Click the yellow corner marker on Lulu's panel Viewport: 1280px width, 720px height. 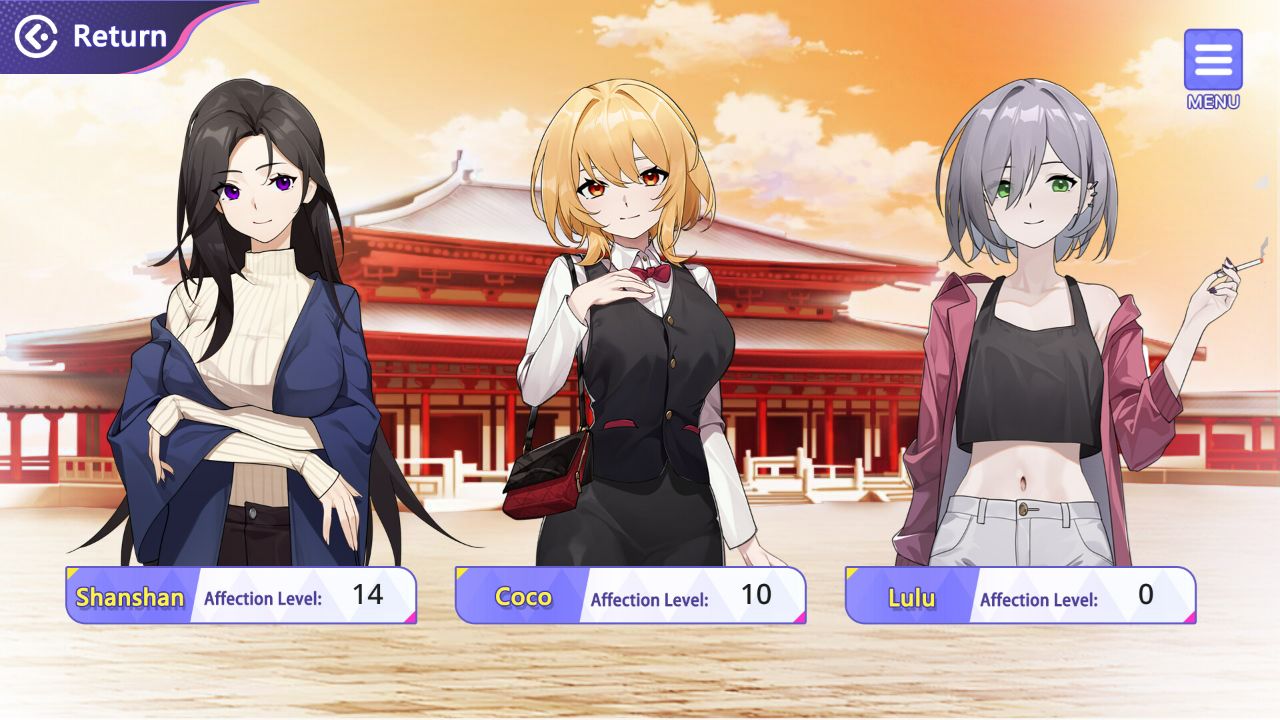[x=851, y=572]
